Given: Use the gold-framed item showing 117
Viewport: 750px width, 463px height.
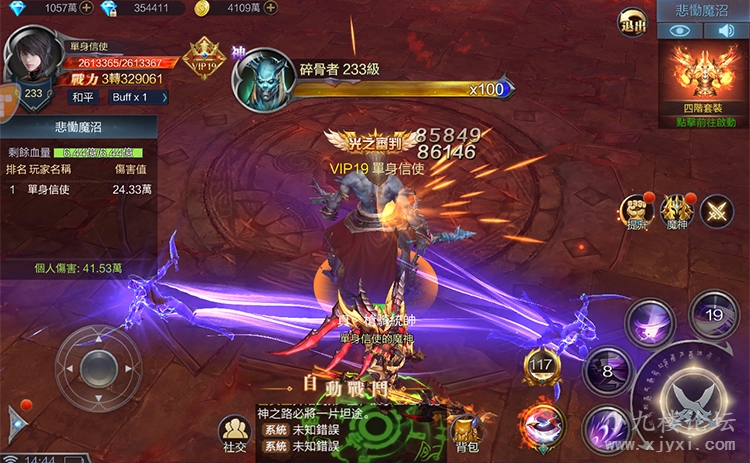Looking at the screenshot, I should (542, 366).
